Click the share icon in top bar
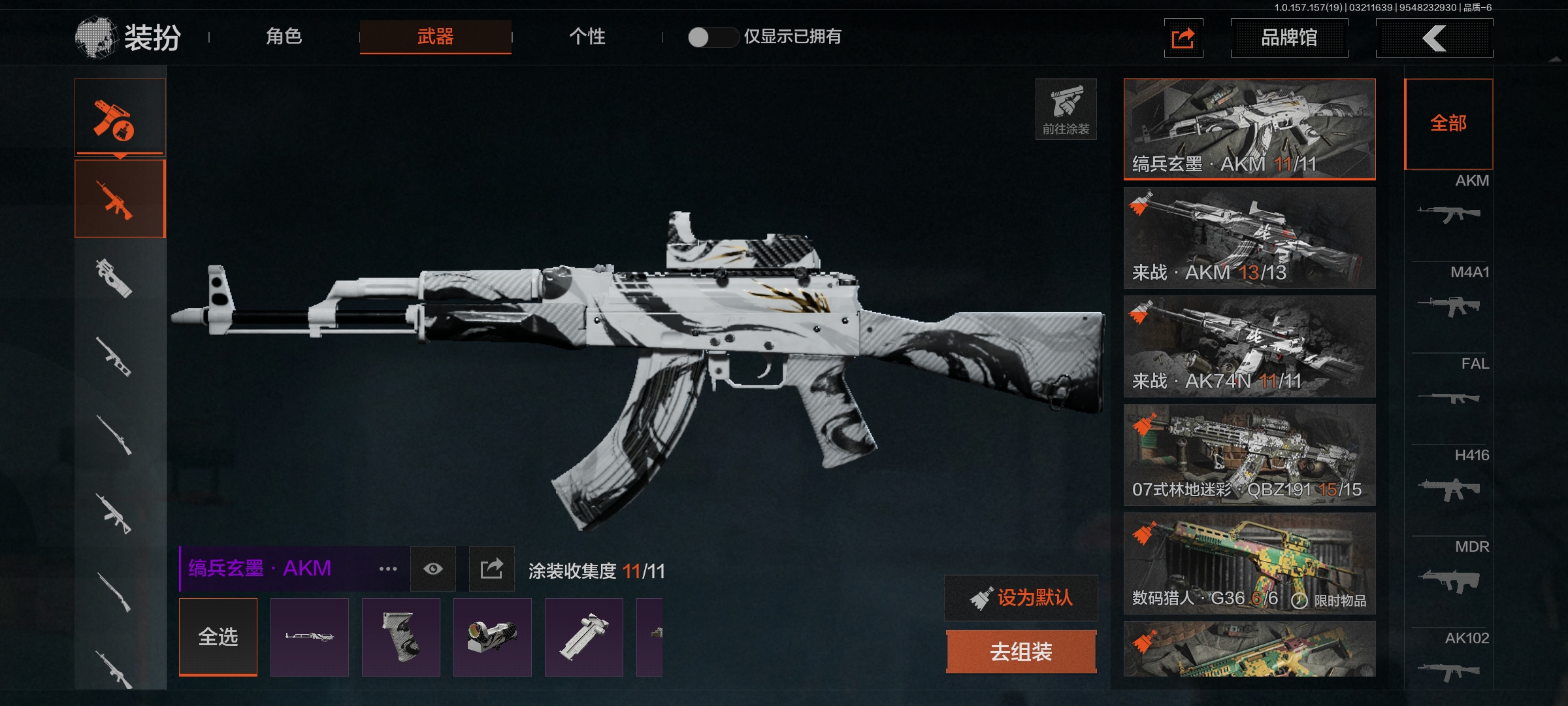1568x706 pixels. [x=1183, y=38]
